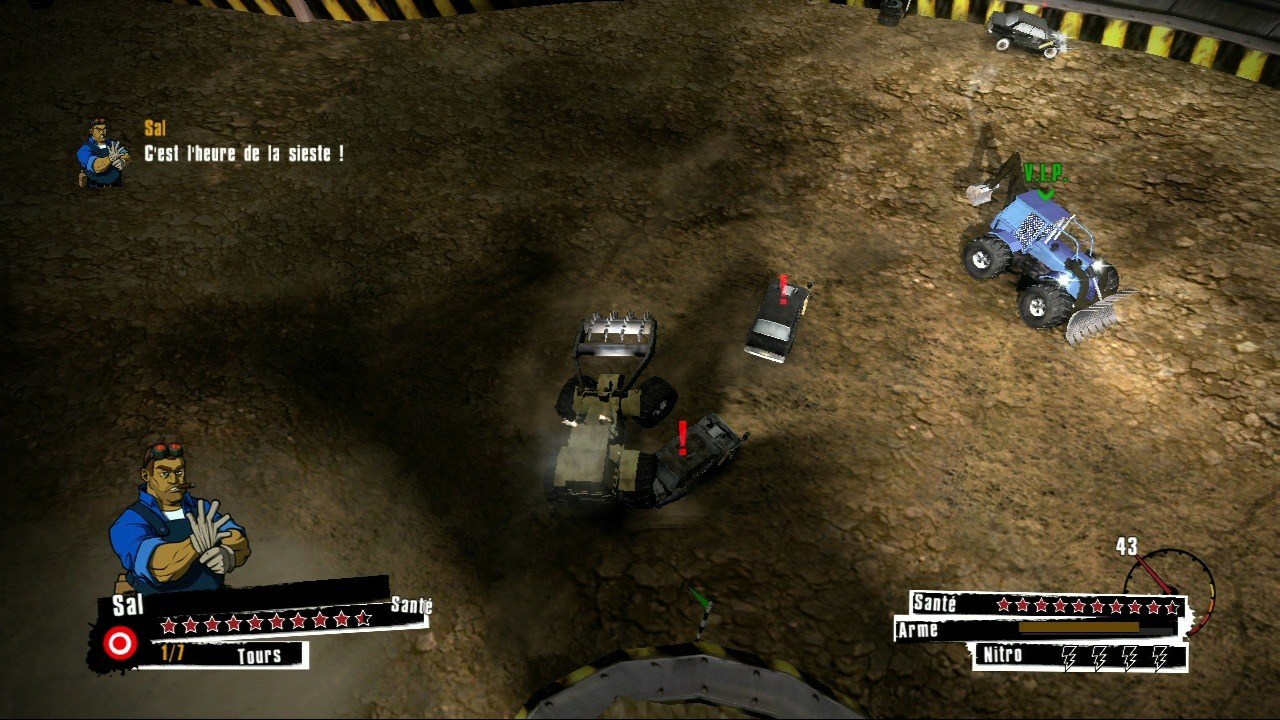1280x720 pixels.
Task: Toggle the last hollow star on the right Santé bar
Action: [1172, 605]
